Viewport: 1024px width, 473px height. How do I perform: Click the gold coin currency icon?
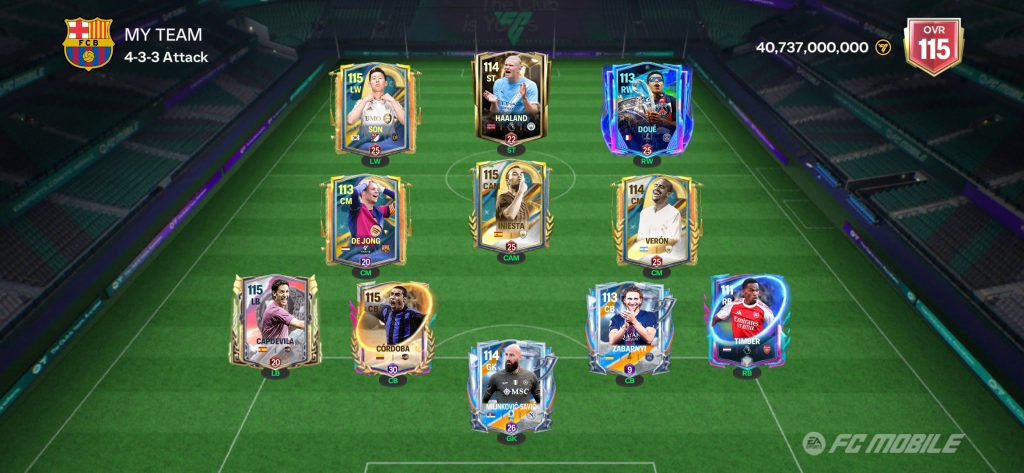(x=883, y=47)
